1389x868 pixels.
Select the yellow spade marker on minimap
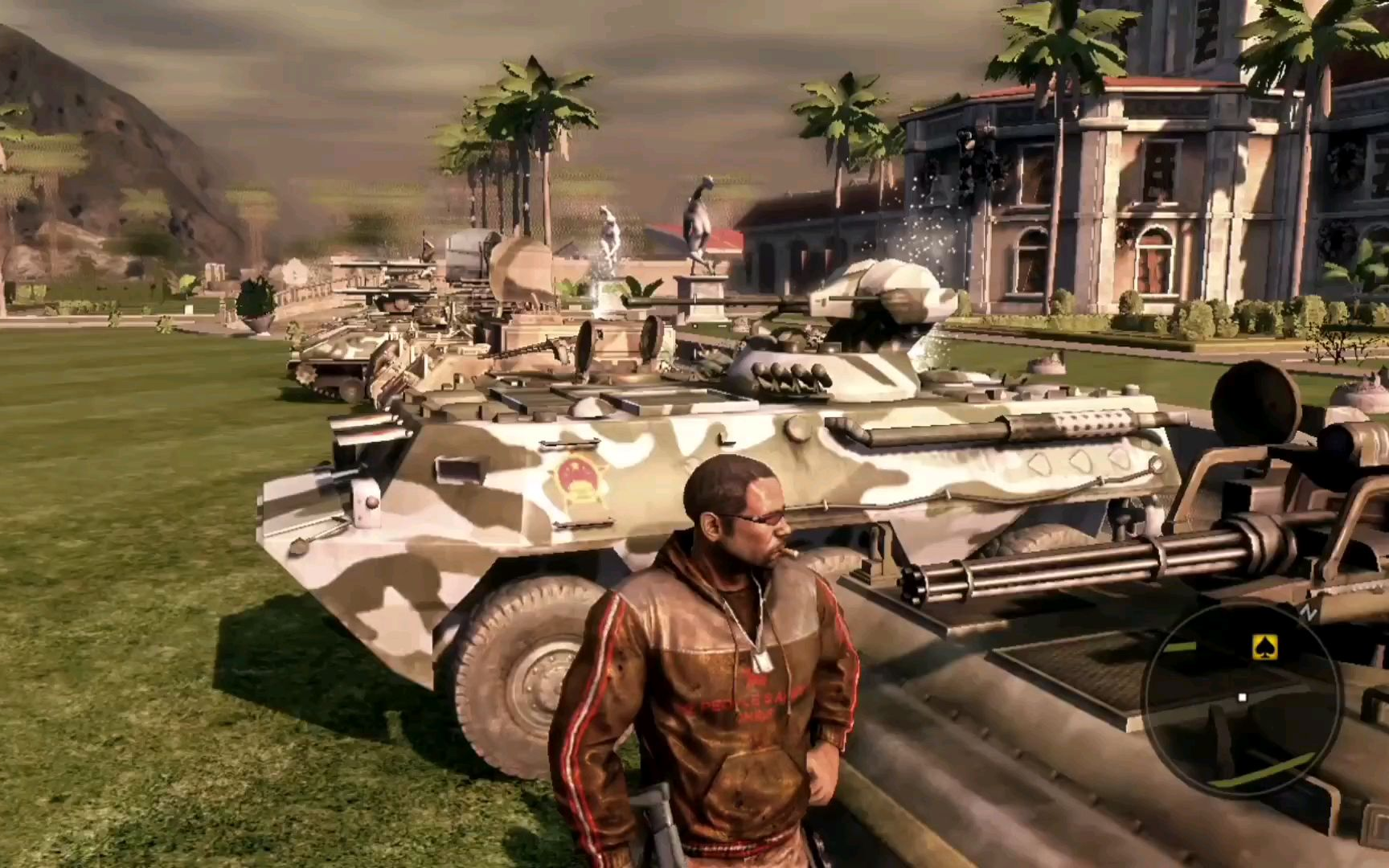point(1265,646)
